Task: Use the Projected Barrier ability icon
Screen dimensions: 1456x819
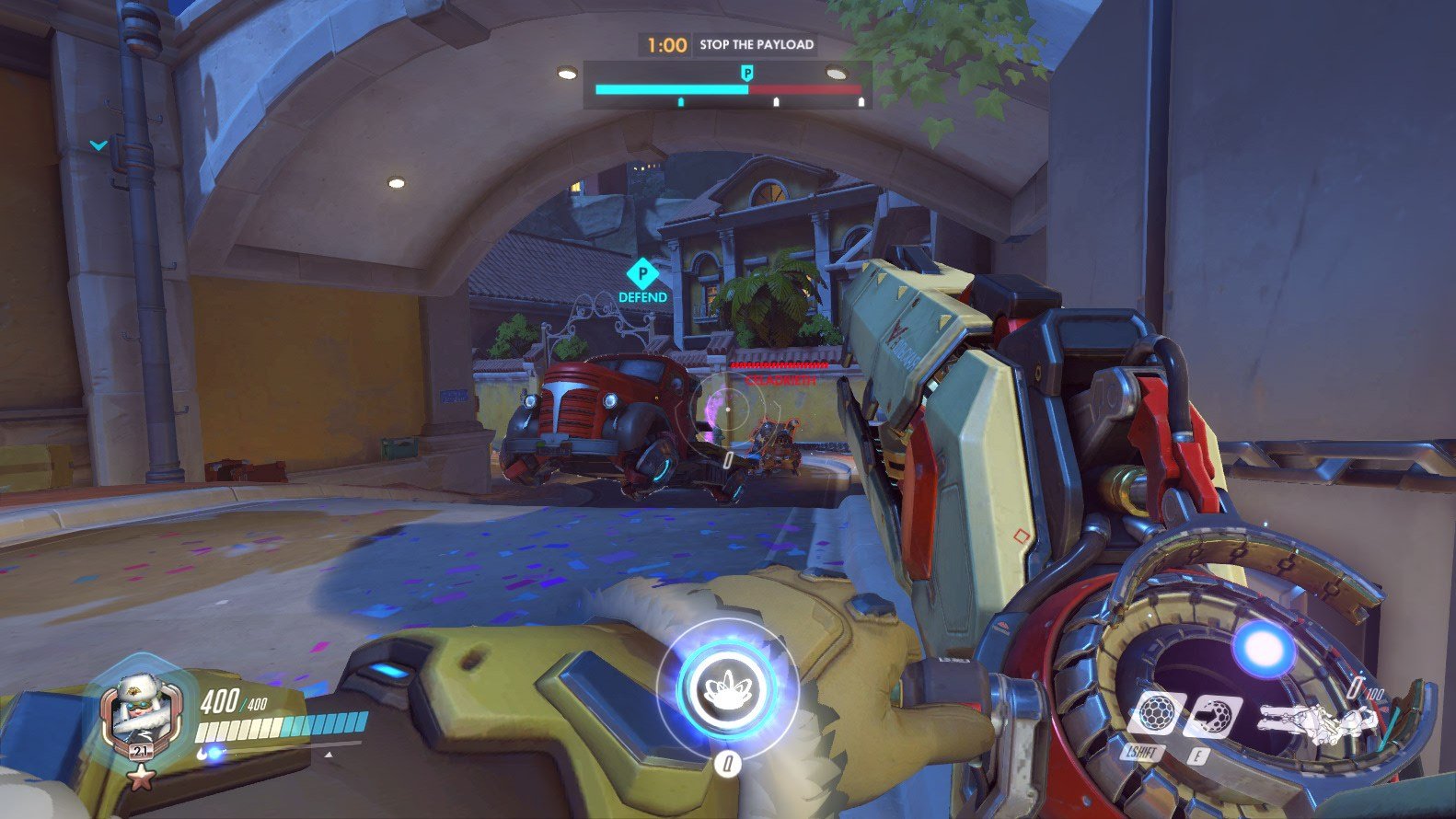Action: pyautogui.click(x=1213, y=718)
